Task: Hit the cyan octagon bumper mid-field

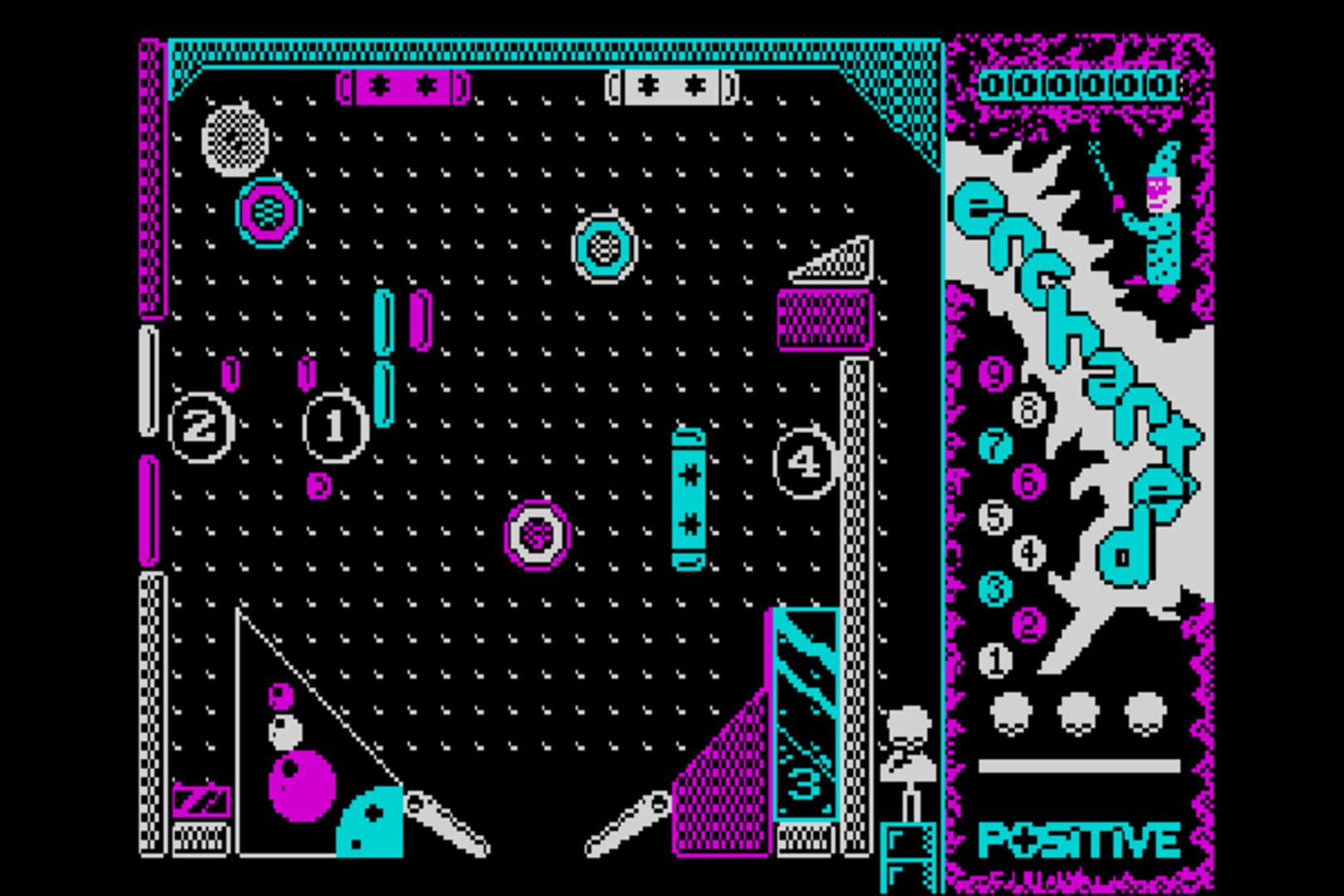Action: (604, 246)
